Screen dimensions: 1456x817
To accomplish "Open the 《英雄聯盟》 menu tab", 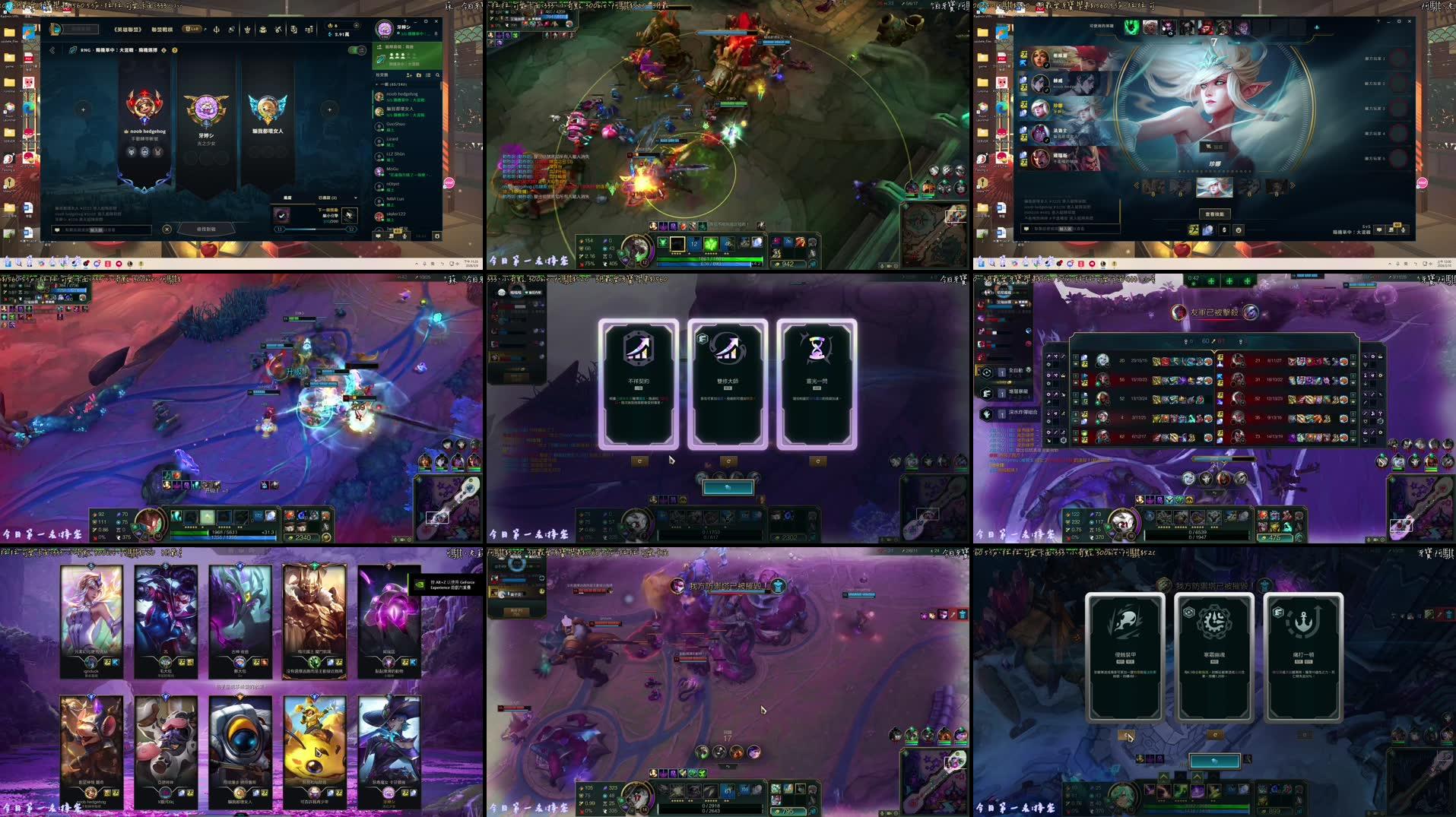I will pos(128,30).
